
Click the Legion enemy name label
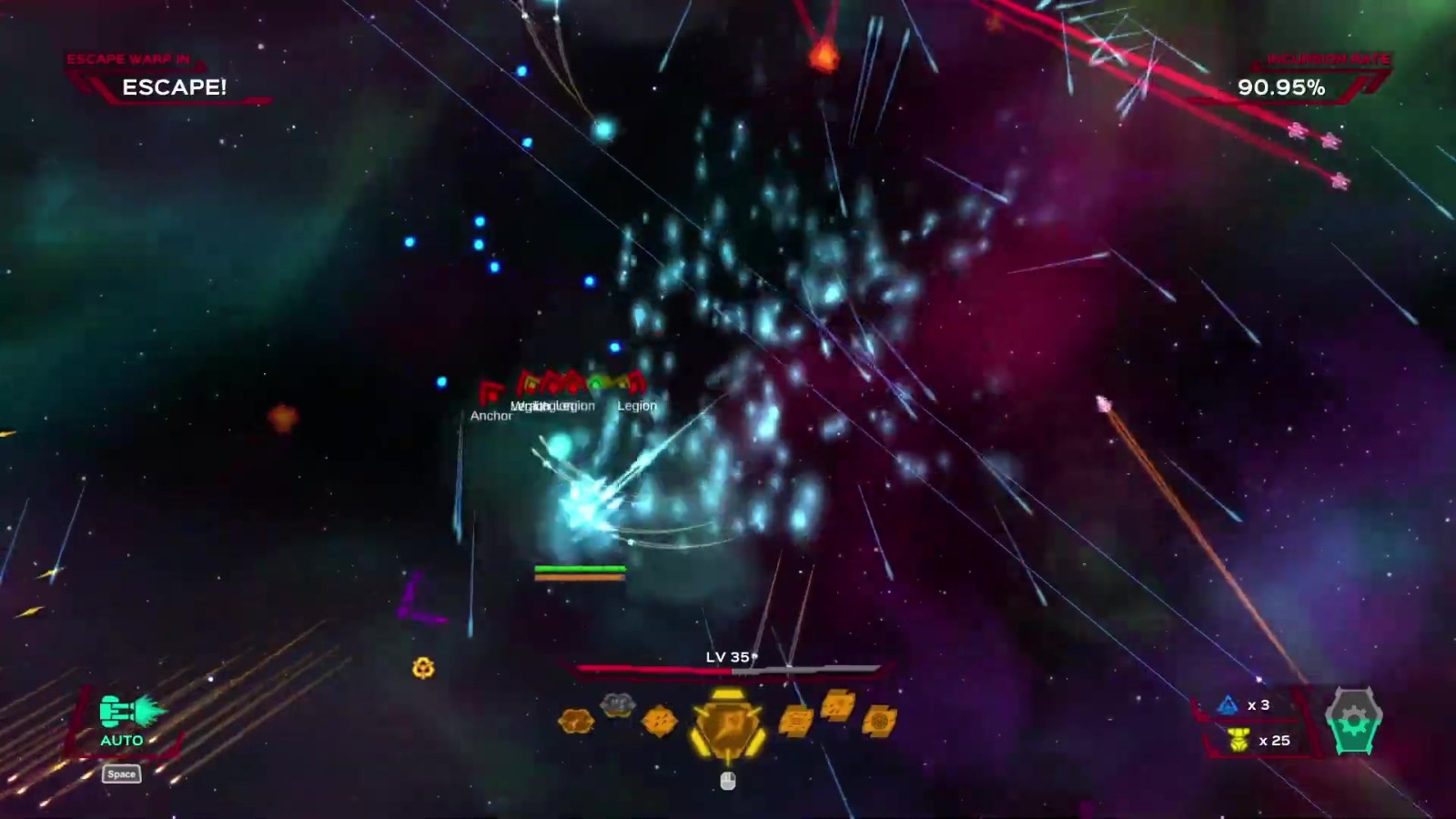(636, 406)
